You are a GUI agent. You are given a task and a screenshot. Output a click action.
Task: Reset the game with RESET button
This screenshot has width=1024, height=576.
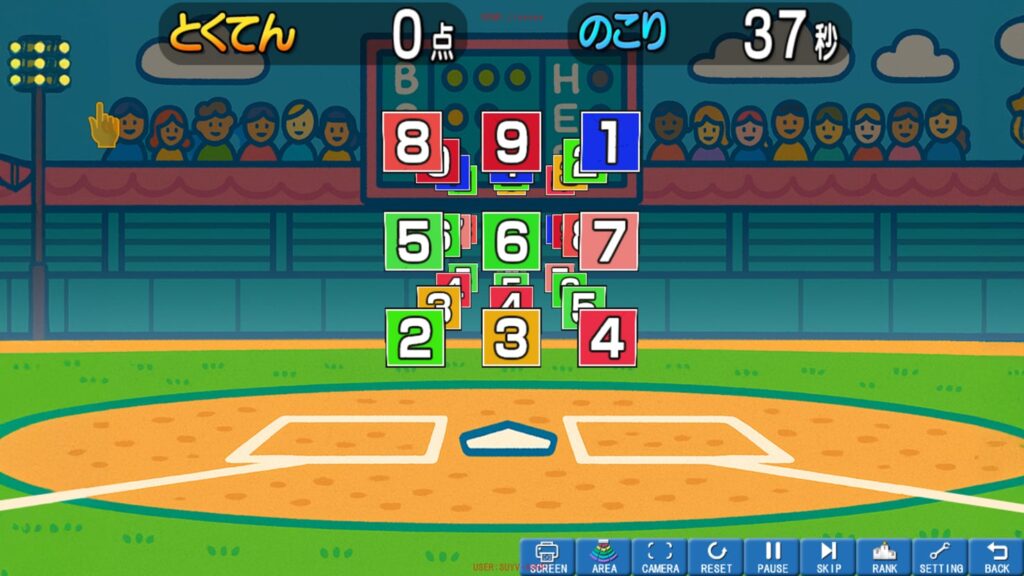pos(716,557)
